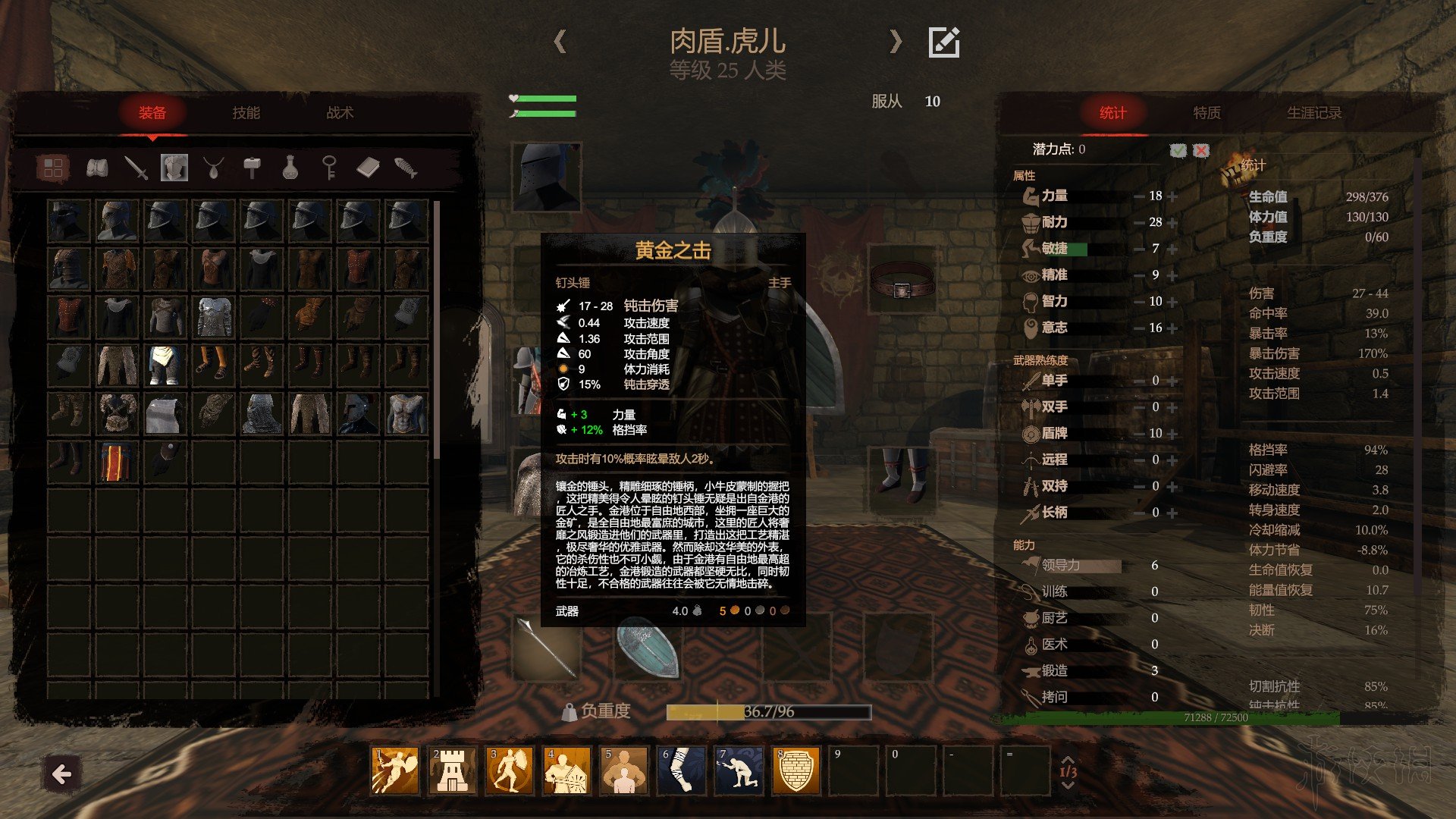The width and height of the screenshot is (1456, 819).
Task: Open the 战术 tab
Action: pos(340,113)
